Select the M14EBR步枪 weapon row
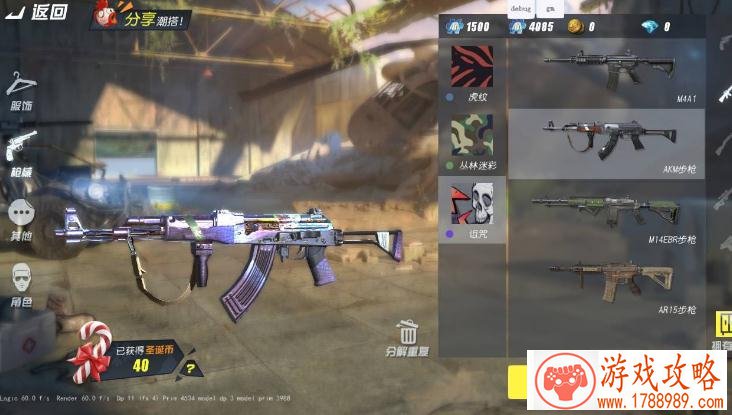This screenshot has width=732, height=415. pyautogui.click(x=607, y=213)
